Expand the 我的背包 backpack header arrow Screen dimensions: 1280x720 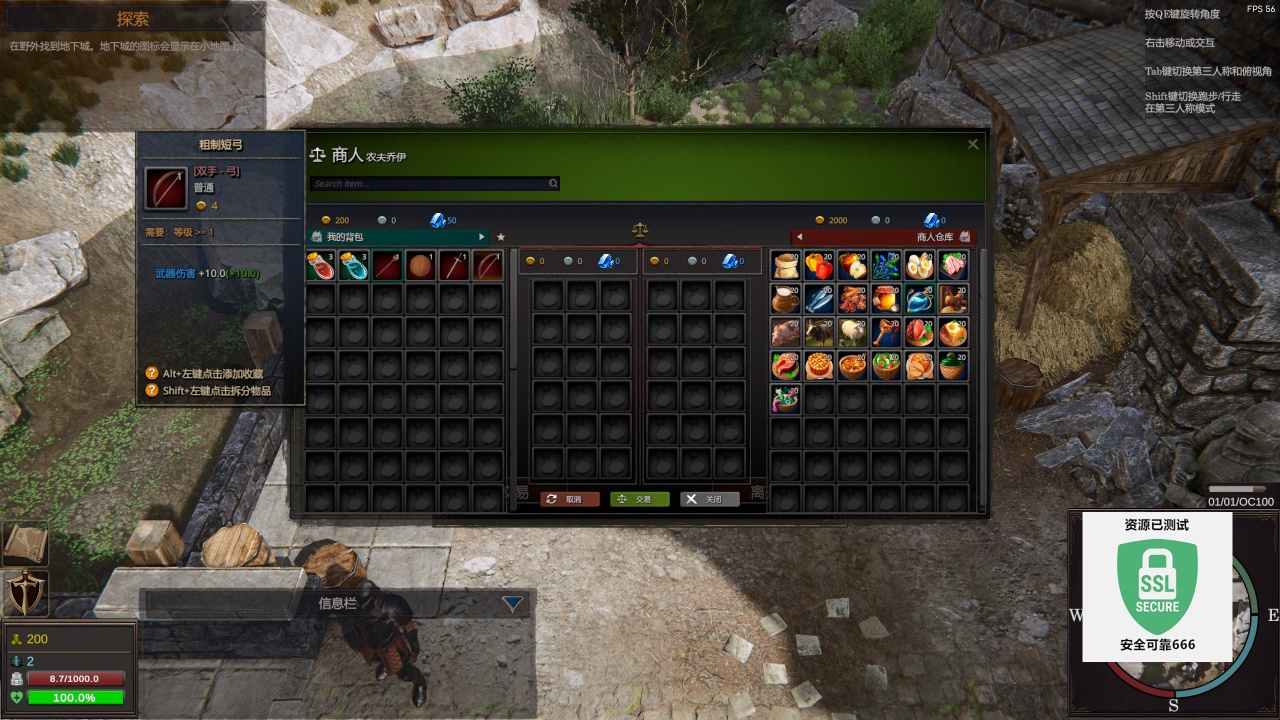click(x=482, y=237)
